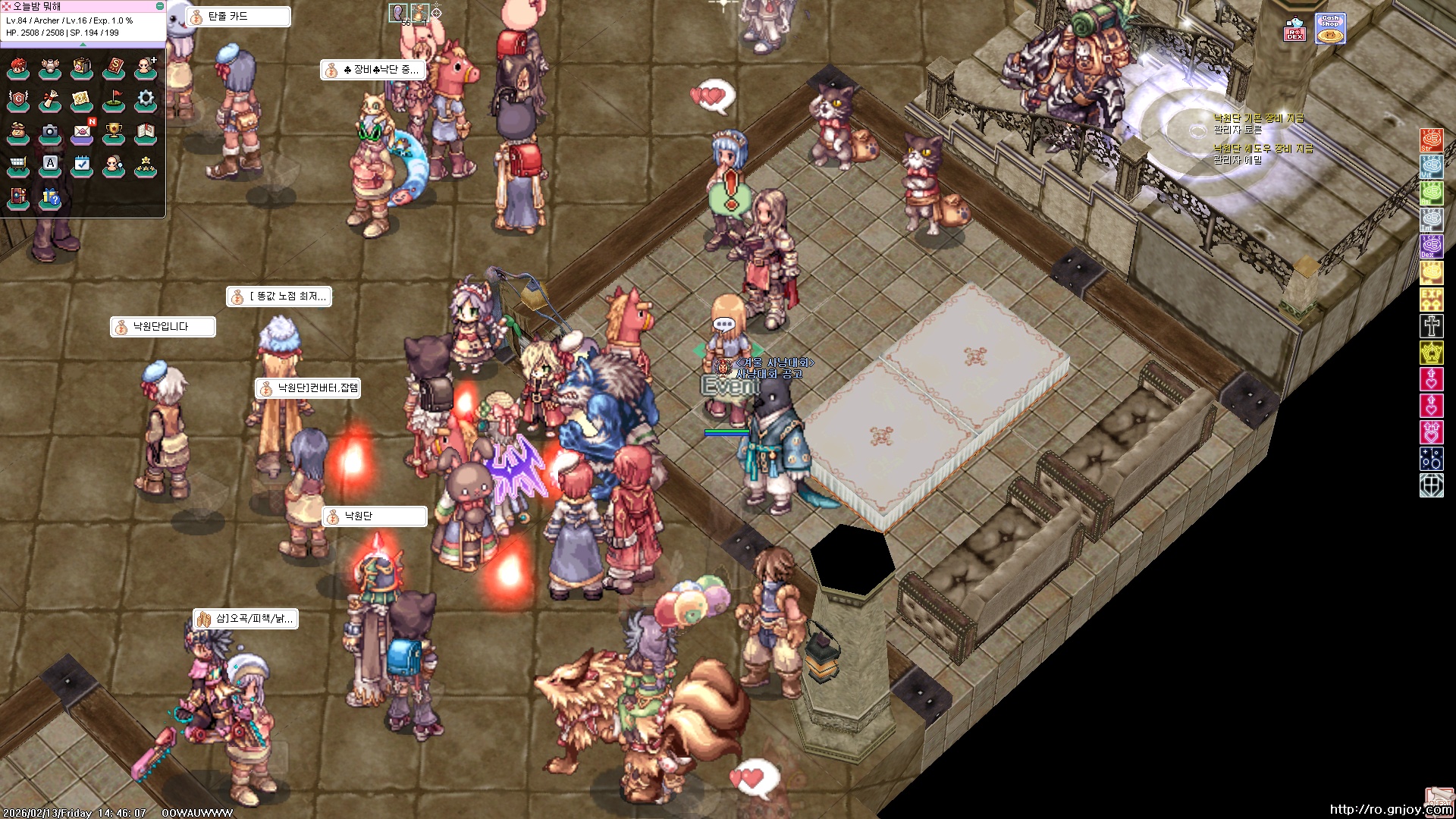Image resolution: width=1456 pixels, height=819 pixels.
Task: Open the world map parchment icon
Action: click(82, 100)
